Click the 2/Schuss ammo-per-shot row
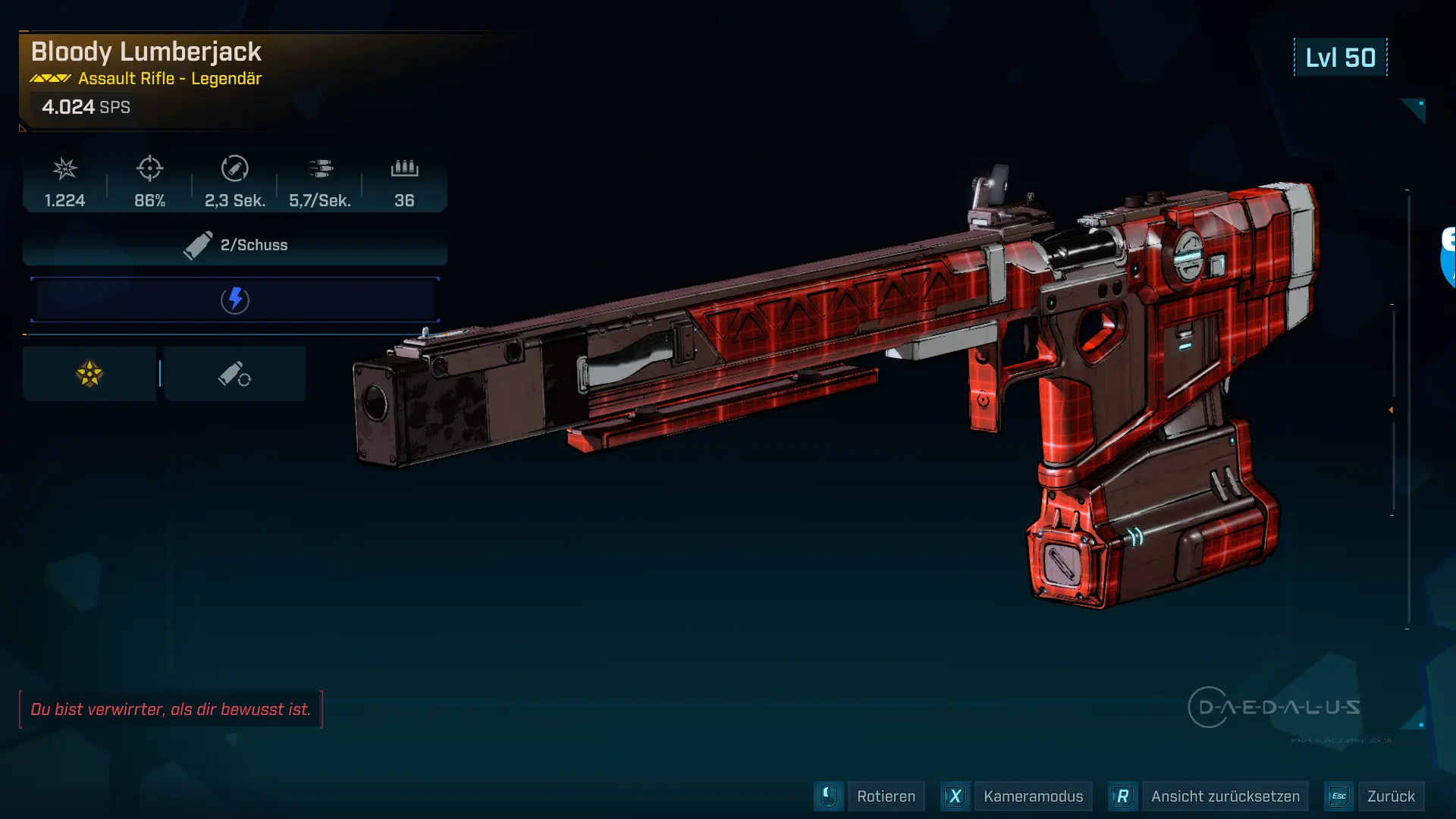This screenshot has height=819, width=1456. click(x=235, y=245)
